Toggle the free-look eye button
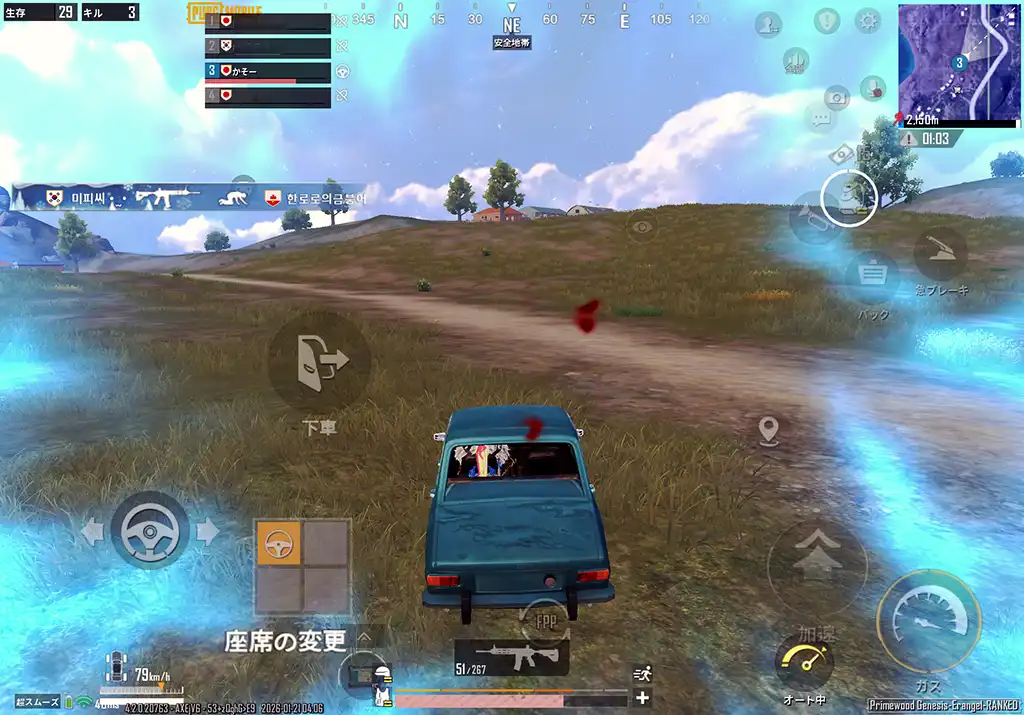Viewport: 1024px width, 715px height. click(x=641, y=225)
